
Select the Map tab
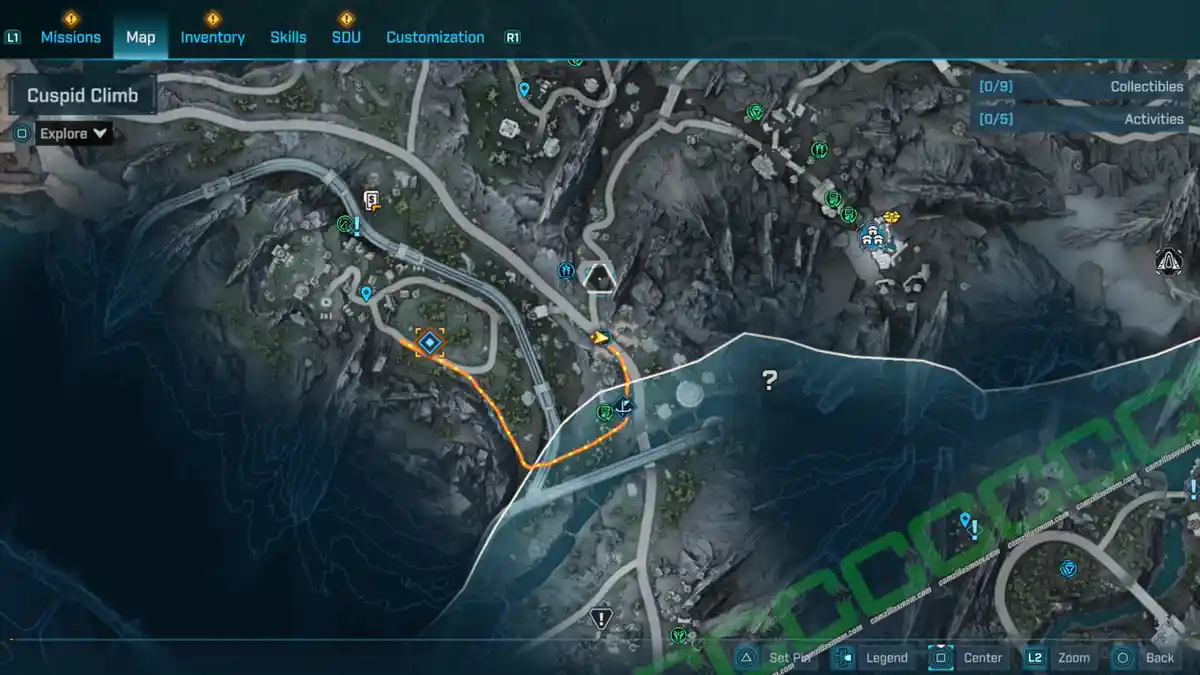point(140,37)
